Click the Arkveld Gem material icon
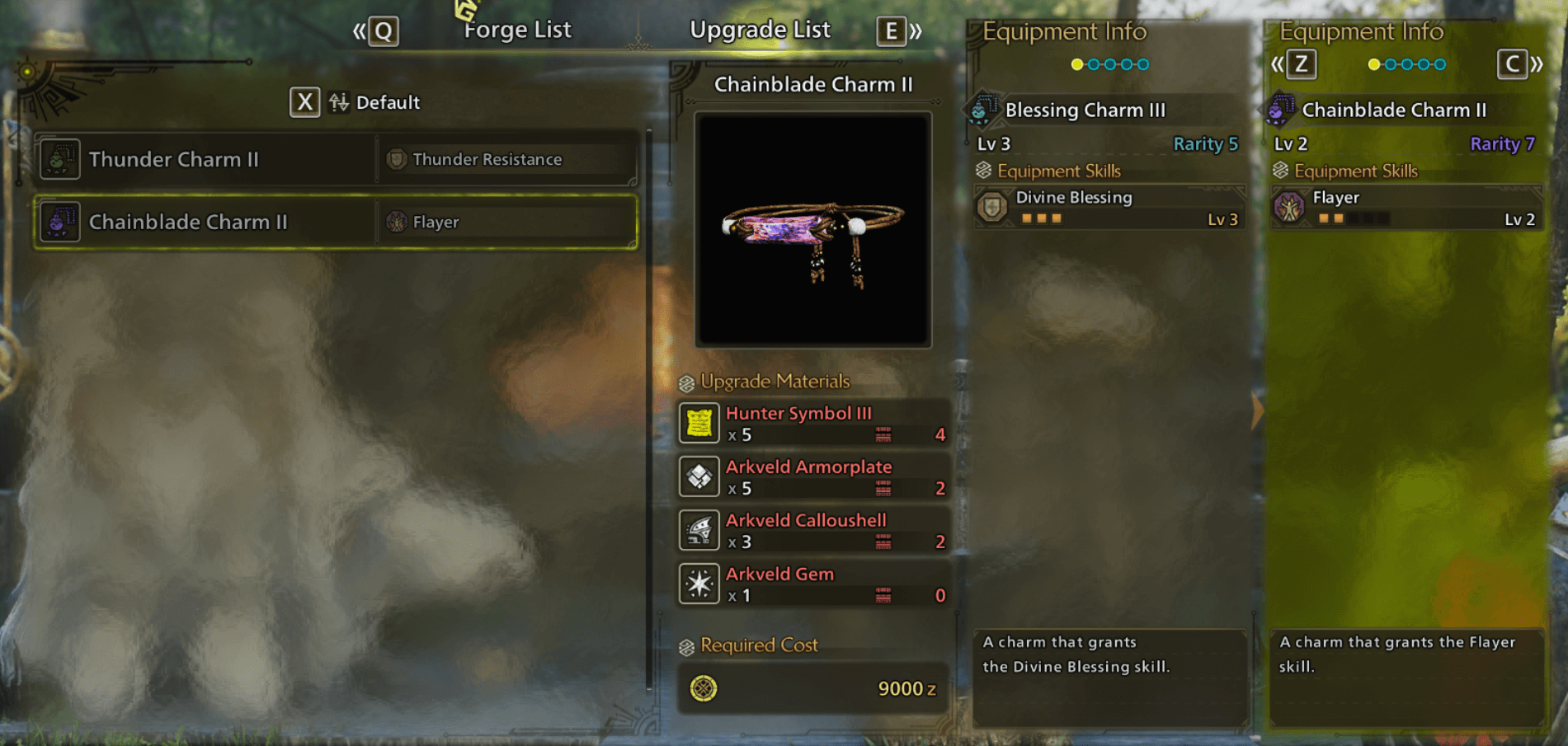This screenshot has width=1568, height=746. coord(699,584)
